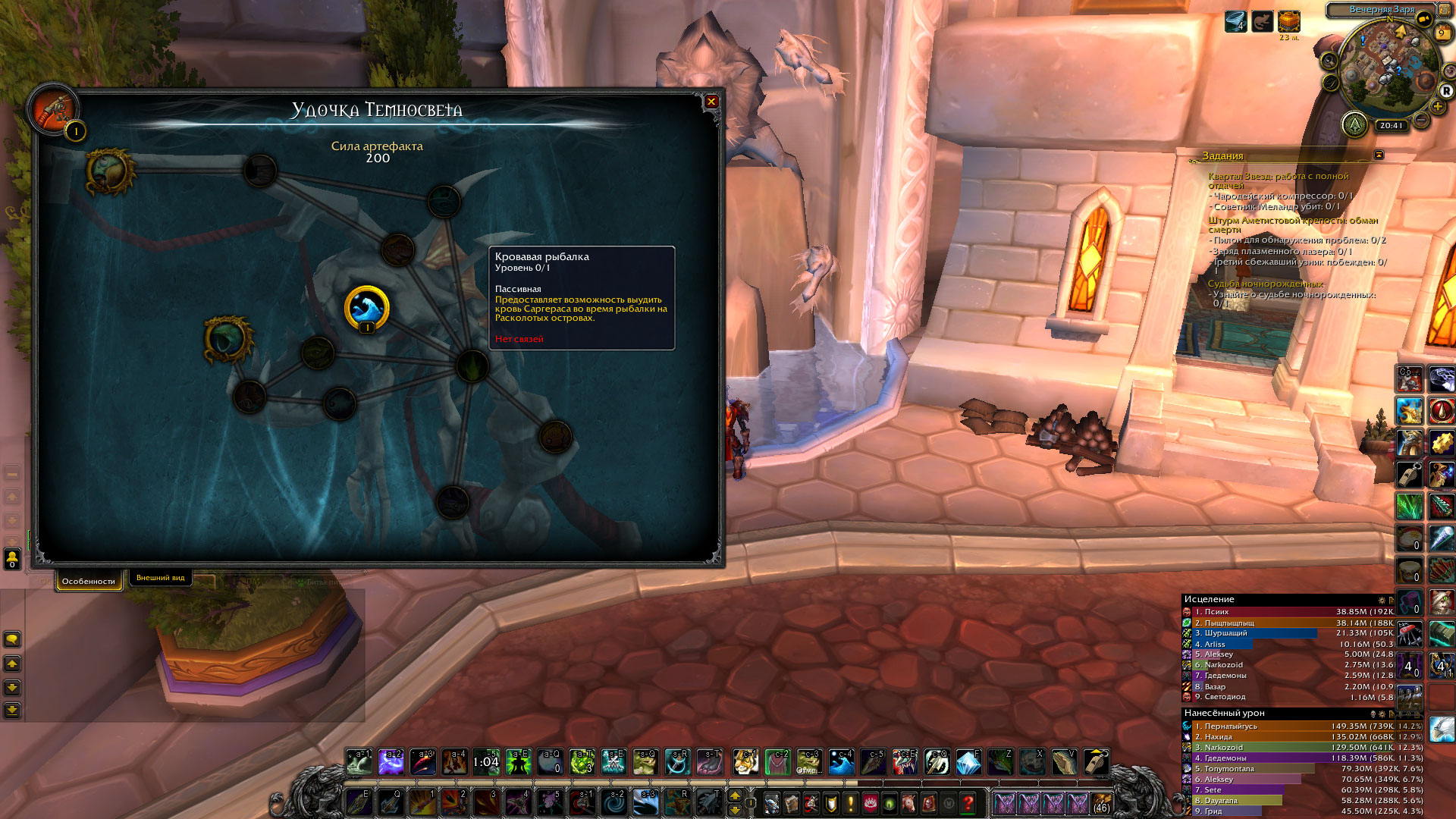Image resolution: width=1456 pixels, height=819 pixels.
Task: Collapse the Задания quest tracker
Action: point(1379,155)
